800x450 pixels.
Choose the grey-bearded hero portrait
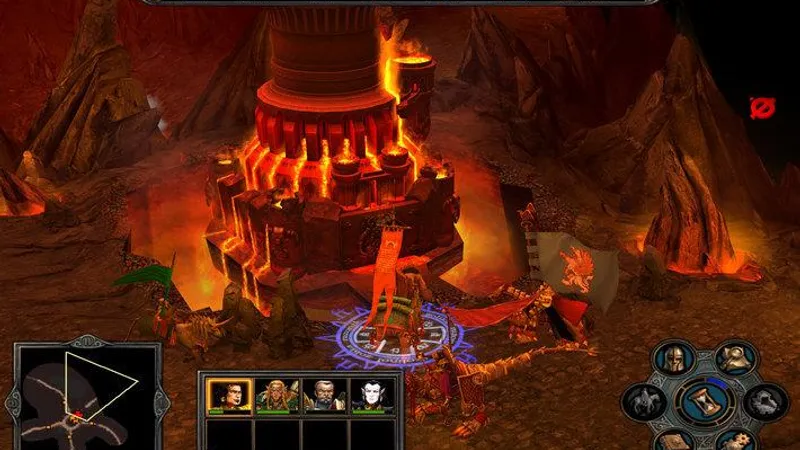320,395
